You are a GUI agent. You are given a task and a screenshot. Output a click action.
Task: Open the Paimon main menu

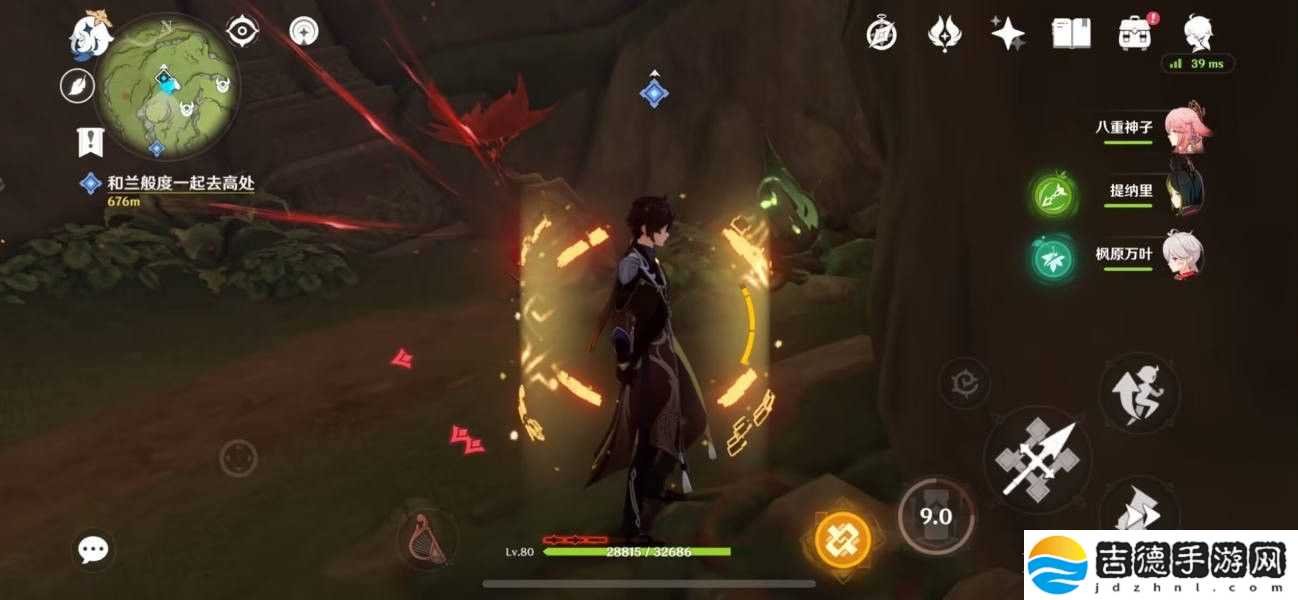click(88, 32)
